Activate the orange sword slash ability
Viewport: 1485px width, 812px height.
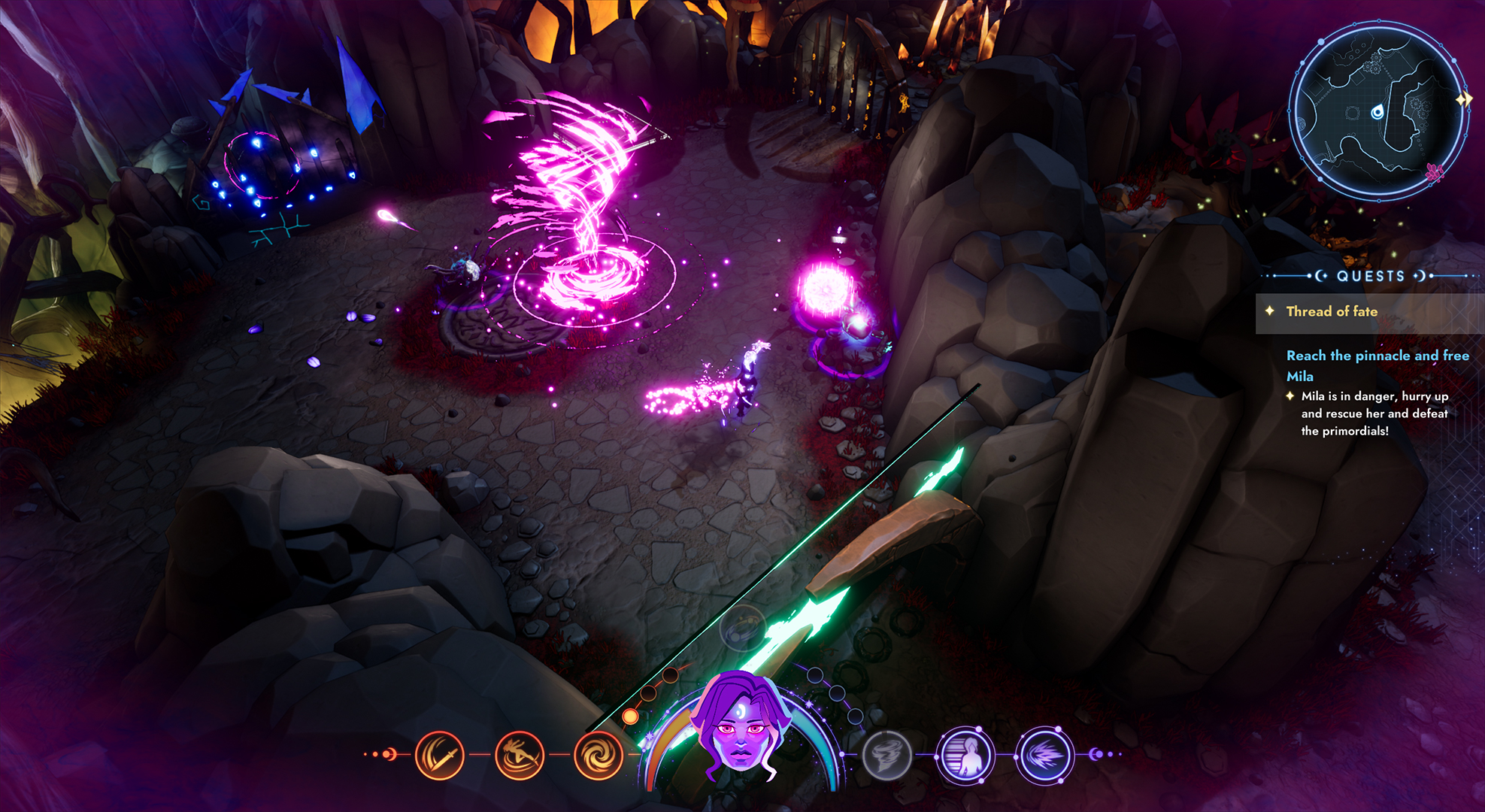[440, 755]
